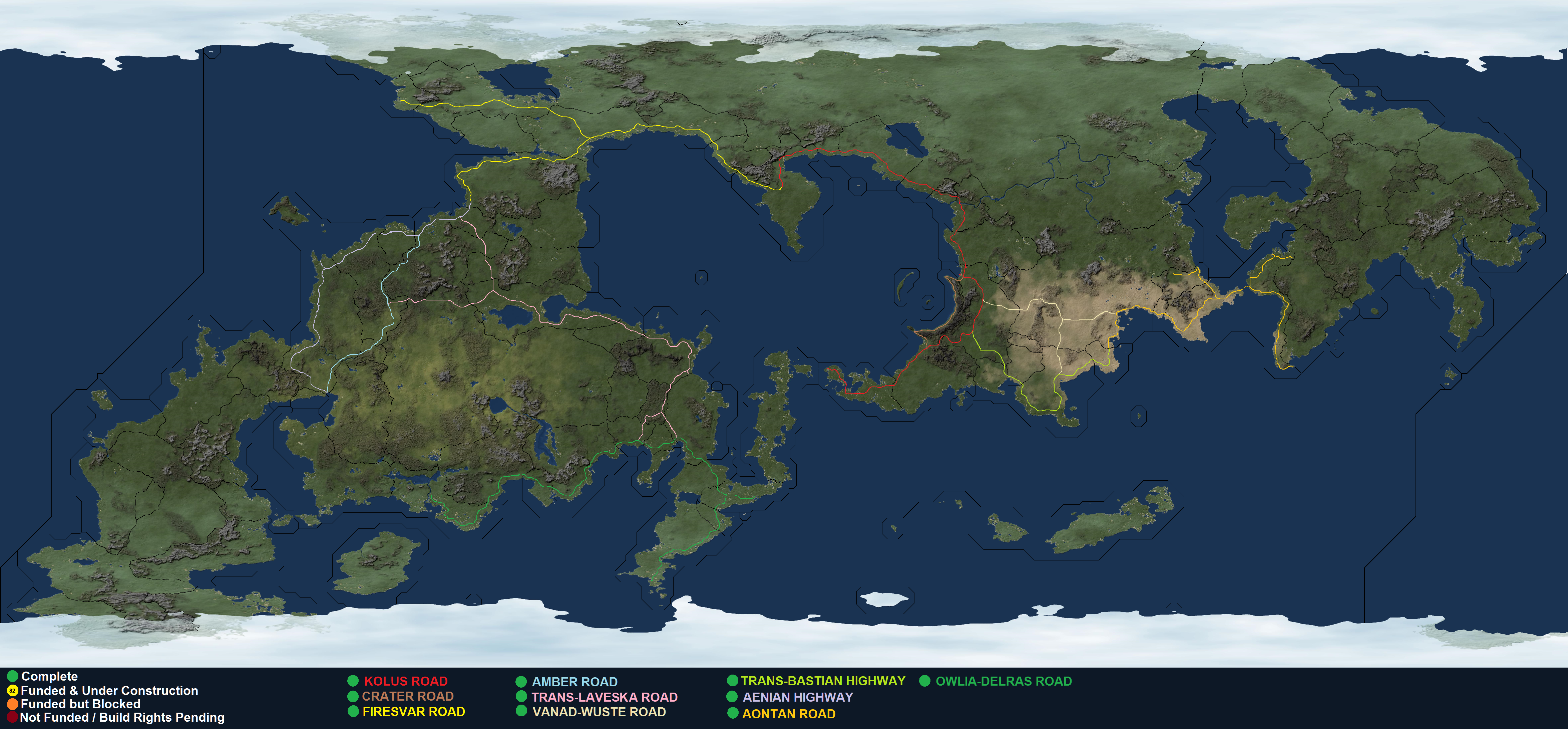
Task: Select the Trans-Bastian Highway legend entry
Action: [x=822, y=681]
